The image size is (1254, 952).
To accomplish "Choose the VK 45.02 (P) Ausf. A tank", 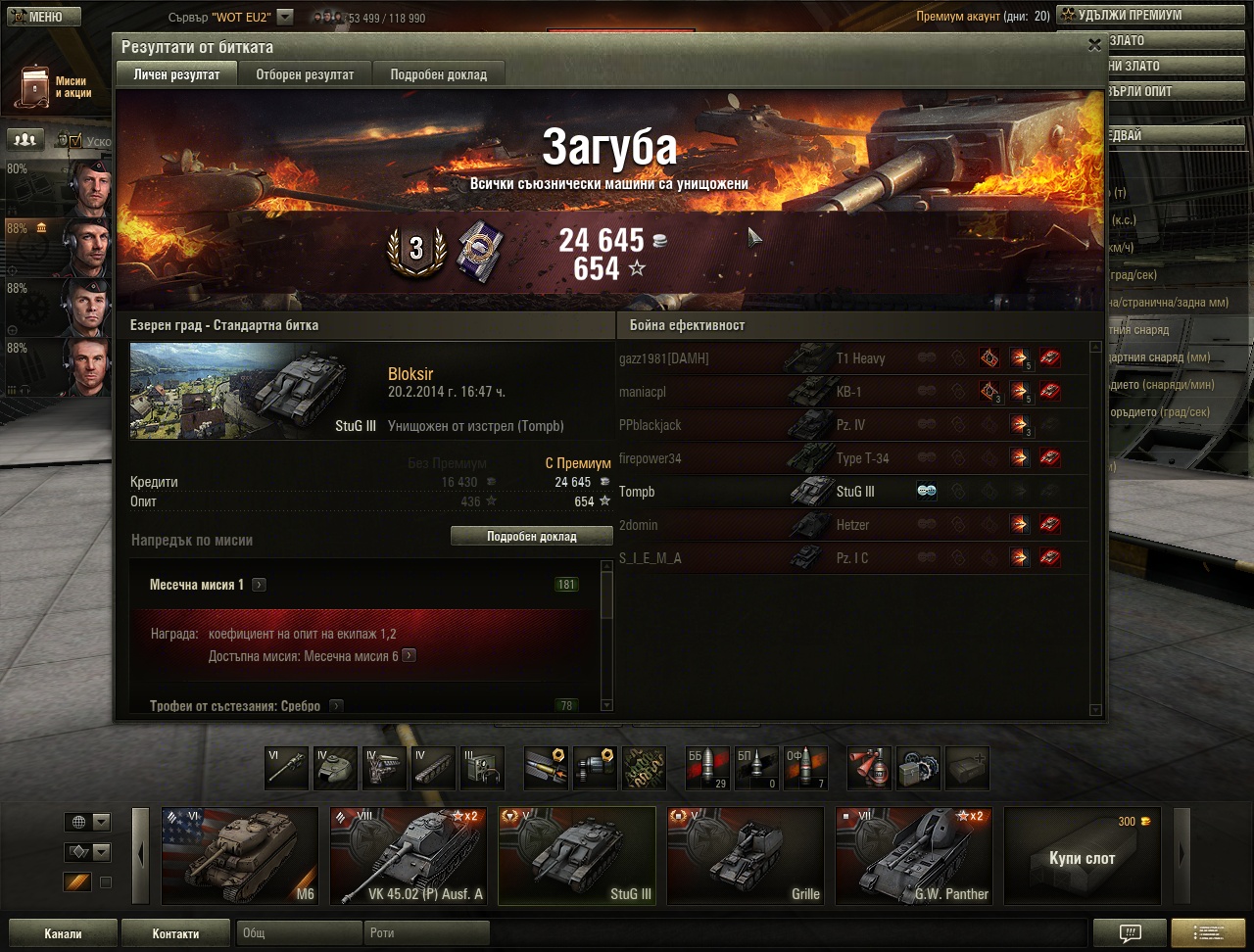I will pos(409,856).
